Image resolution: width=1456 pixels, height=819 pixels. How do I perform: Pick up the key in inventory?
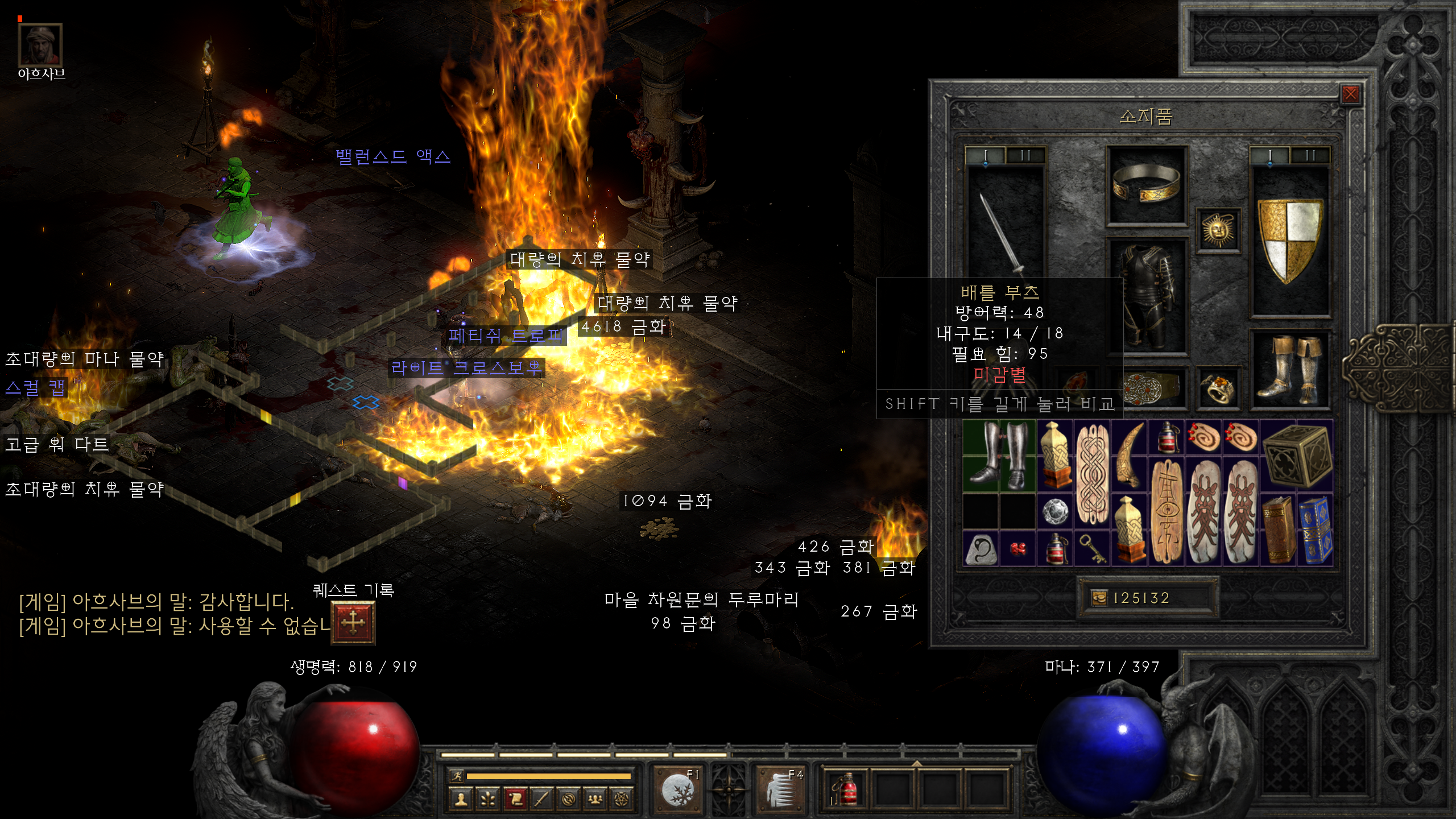pyautogui.click(x=1093, y=549)
